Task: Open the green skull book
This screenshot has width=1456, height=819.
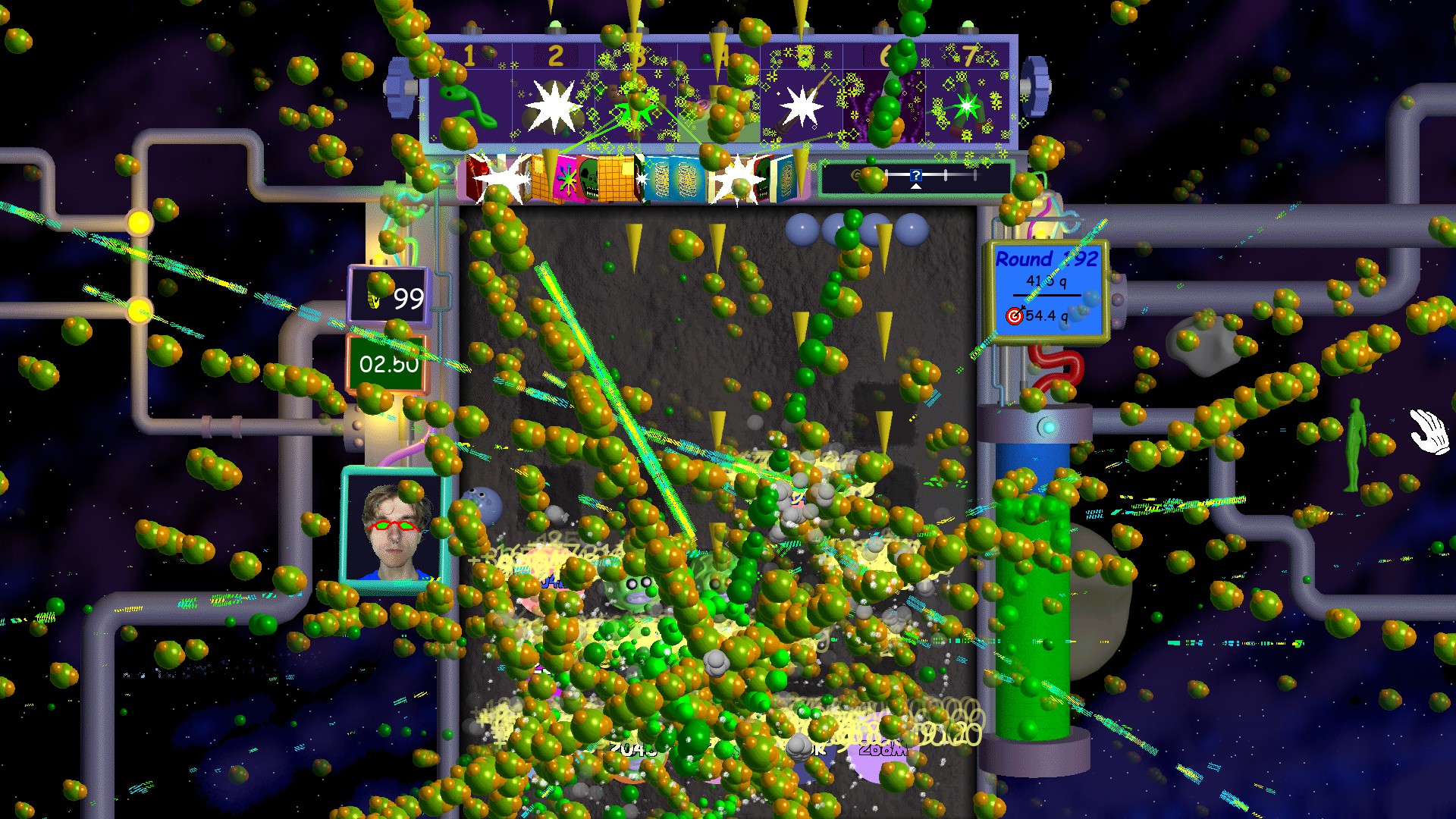Action: pyautogui.click(x=589, y=179)
